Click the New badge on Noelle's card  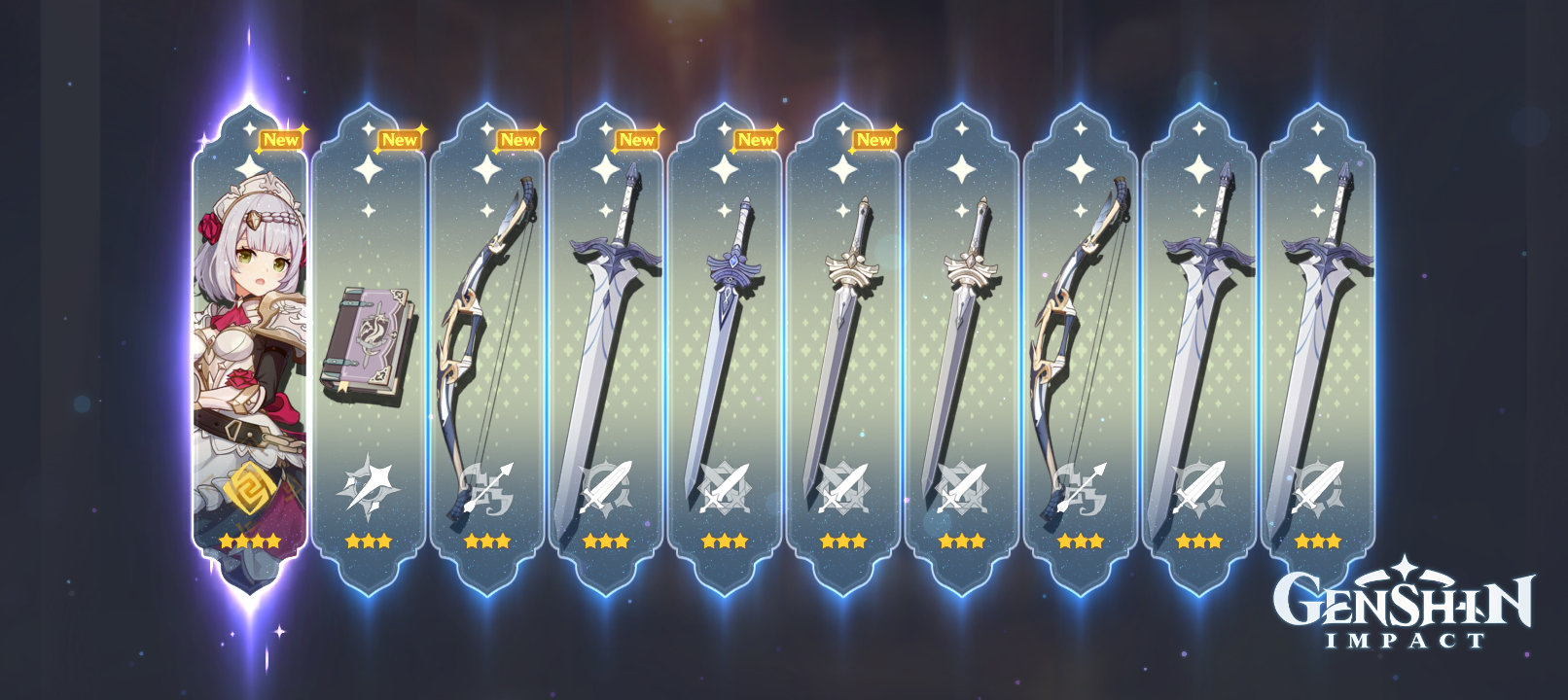click(281, 139)
